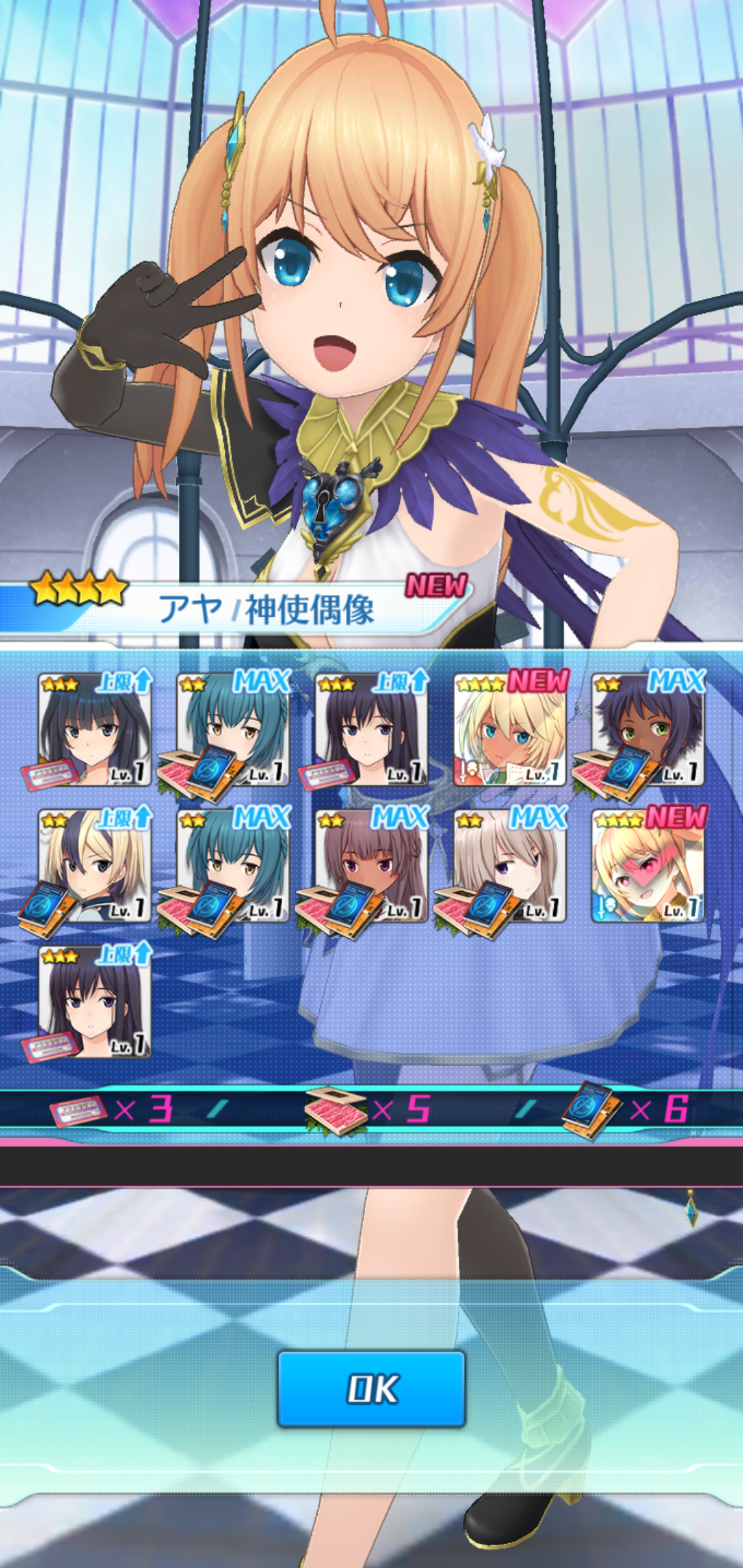
Task: Open the brown-haired two-star MAX character
Action: click(371, 865)
